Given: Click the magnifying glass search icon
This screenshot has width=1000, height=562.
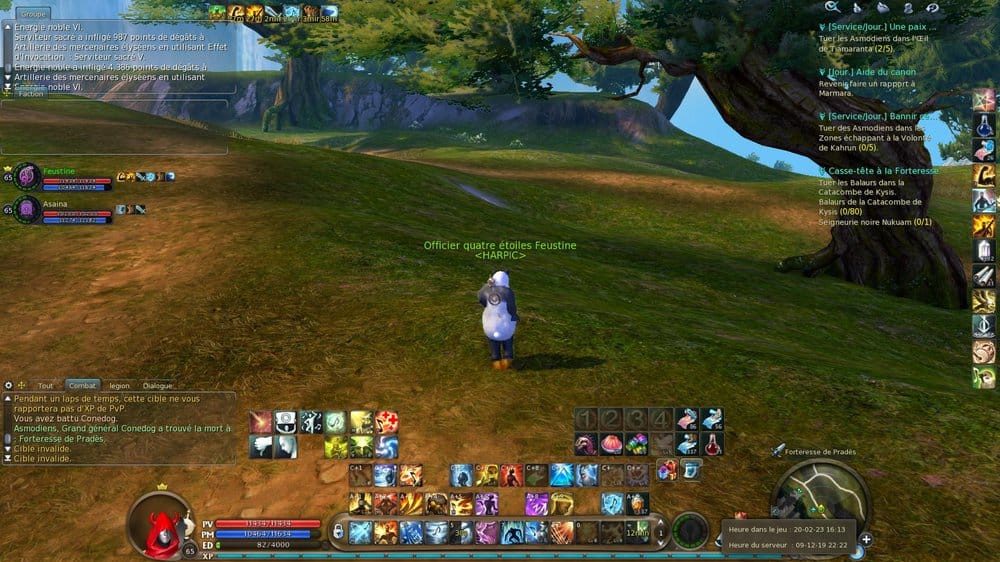Looking at the screenshot, I should click(832, 8).
